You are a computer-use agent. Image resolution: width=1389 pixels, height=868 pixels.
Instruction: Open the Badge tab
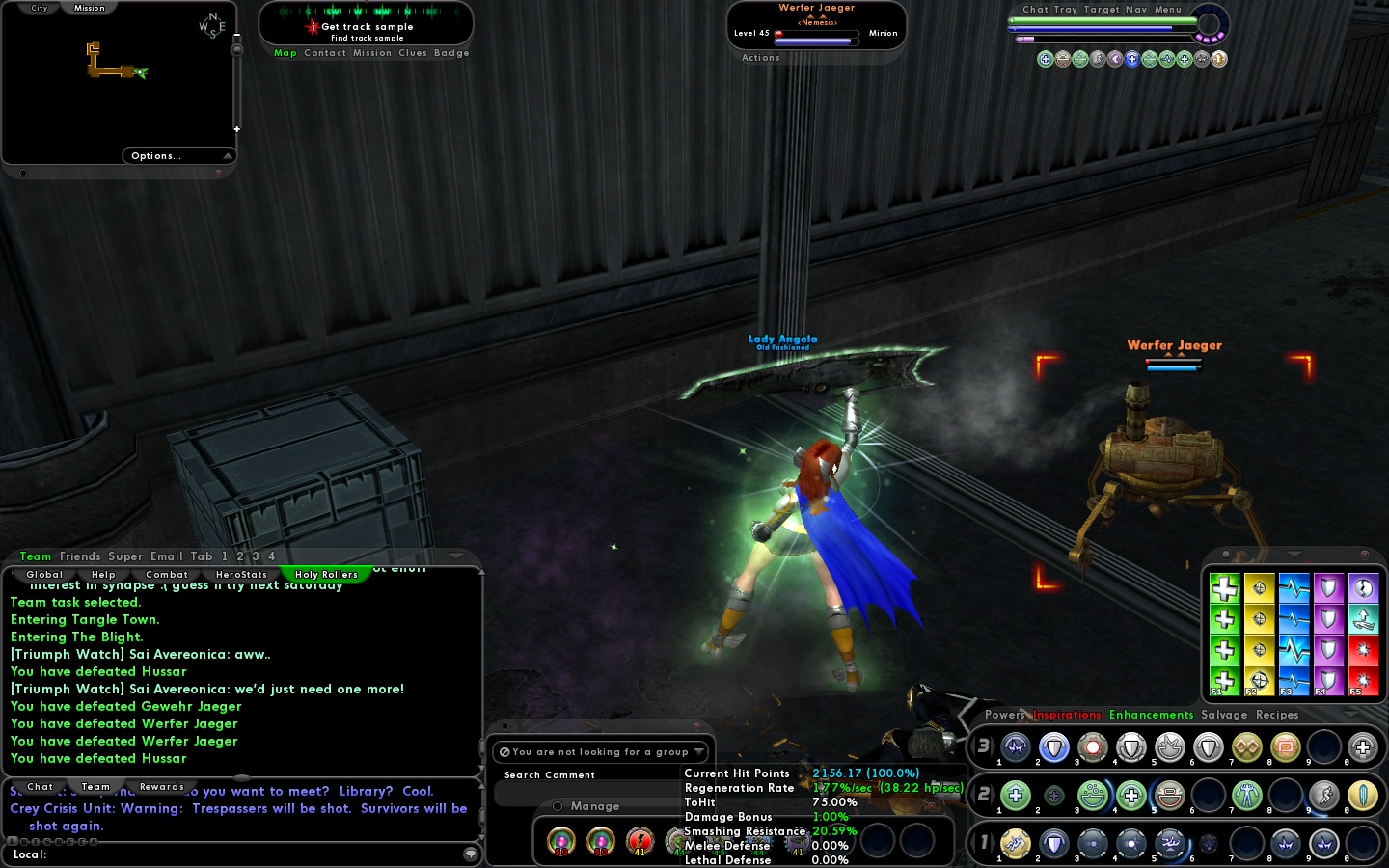pos(451,53)
